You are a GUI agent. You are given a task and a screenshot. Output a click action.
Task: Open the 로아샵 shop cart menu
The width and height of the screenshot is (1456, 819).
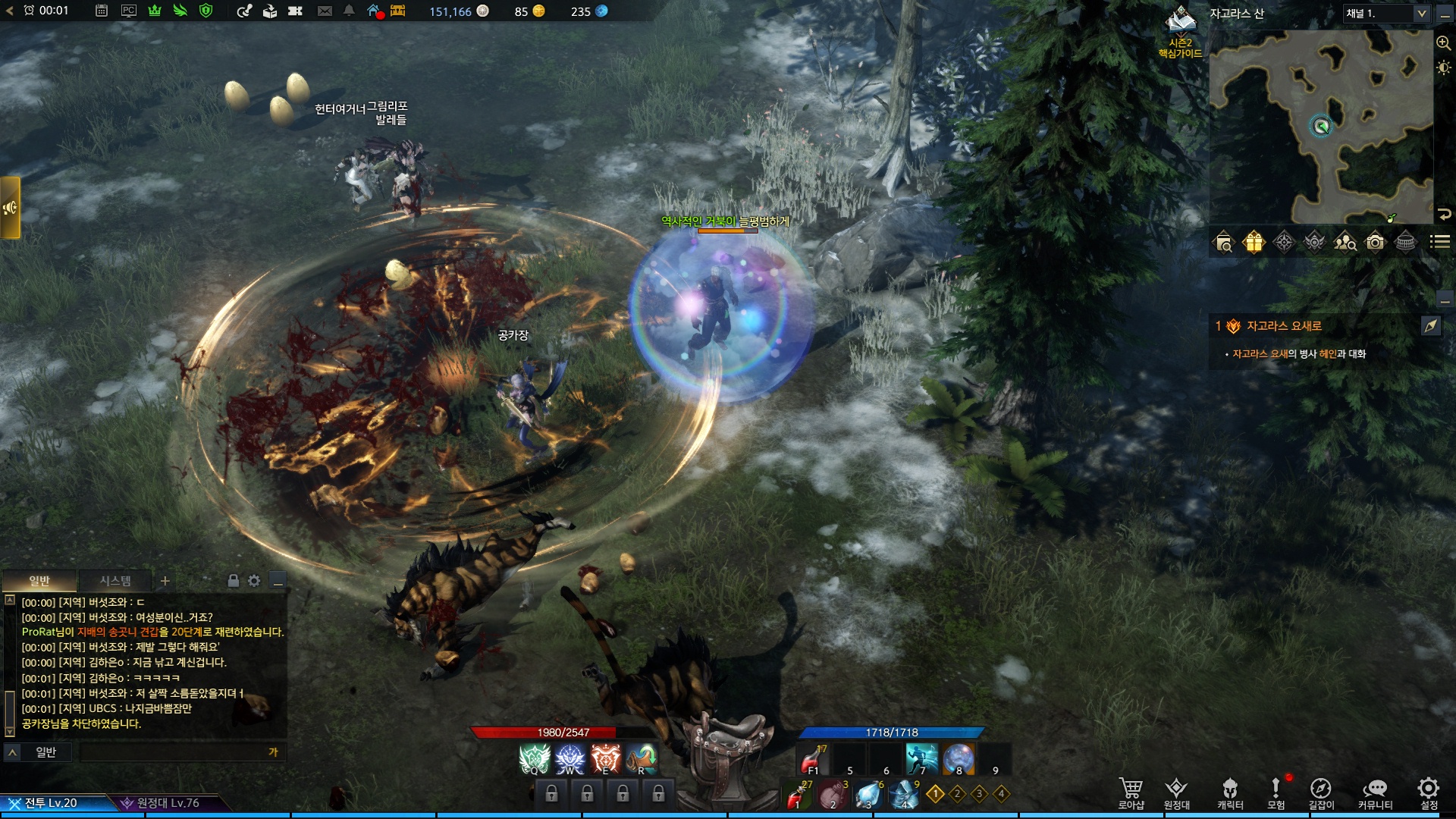coord(1131,792)
